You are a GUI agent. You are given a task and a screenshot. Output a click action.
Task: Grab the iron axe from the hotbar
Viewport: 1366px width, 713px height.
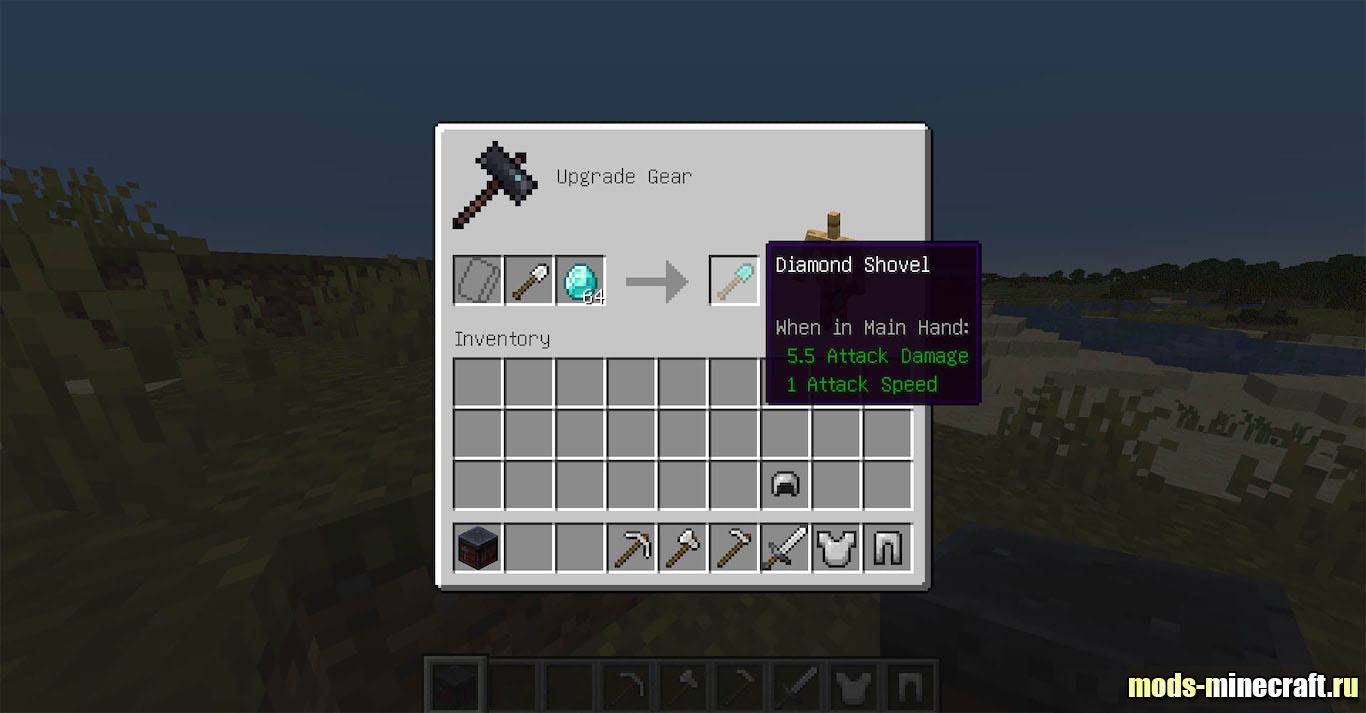point(683,548)
